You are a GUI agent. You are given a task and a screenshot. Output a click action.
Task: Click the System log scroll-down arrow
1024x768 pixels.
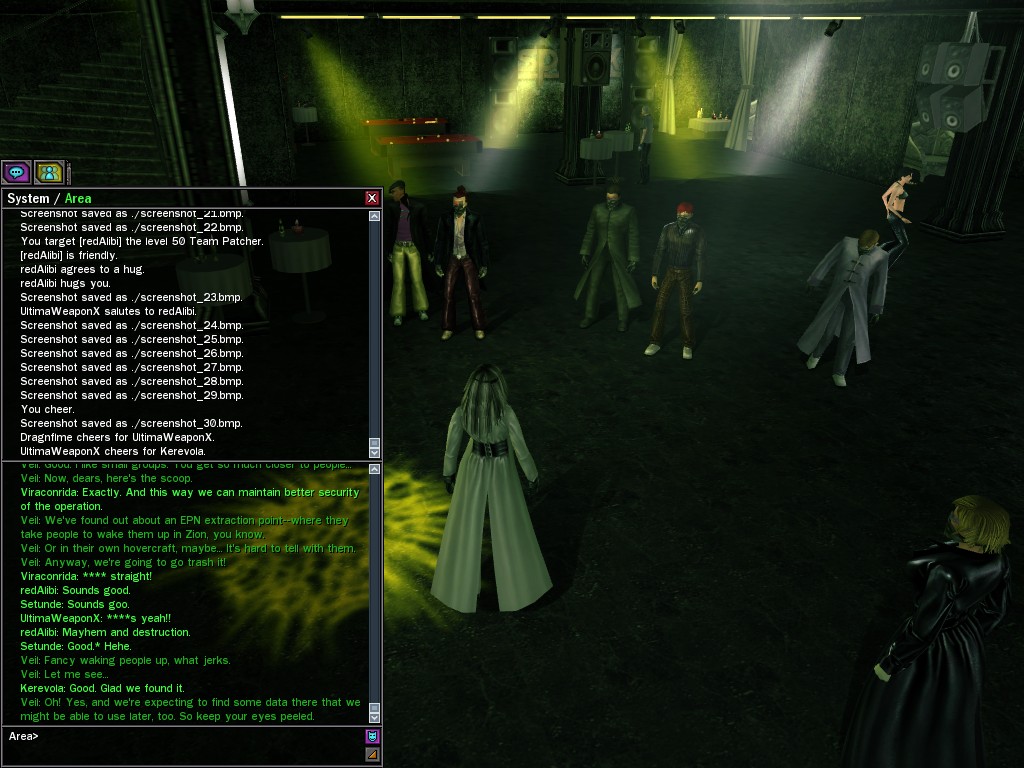375,452
